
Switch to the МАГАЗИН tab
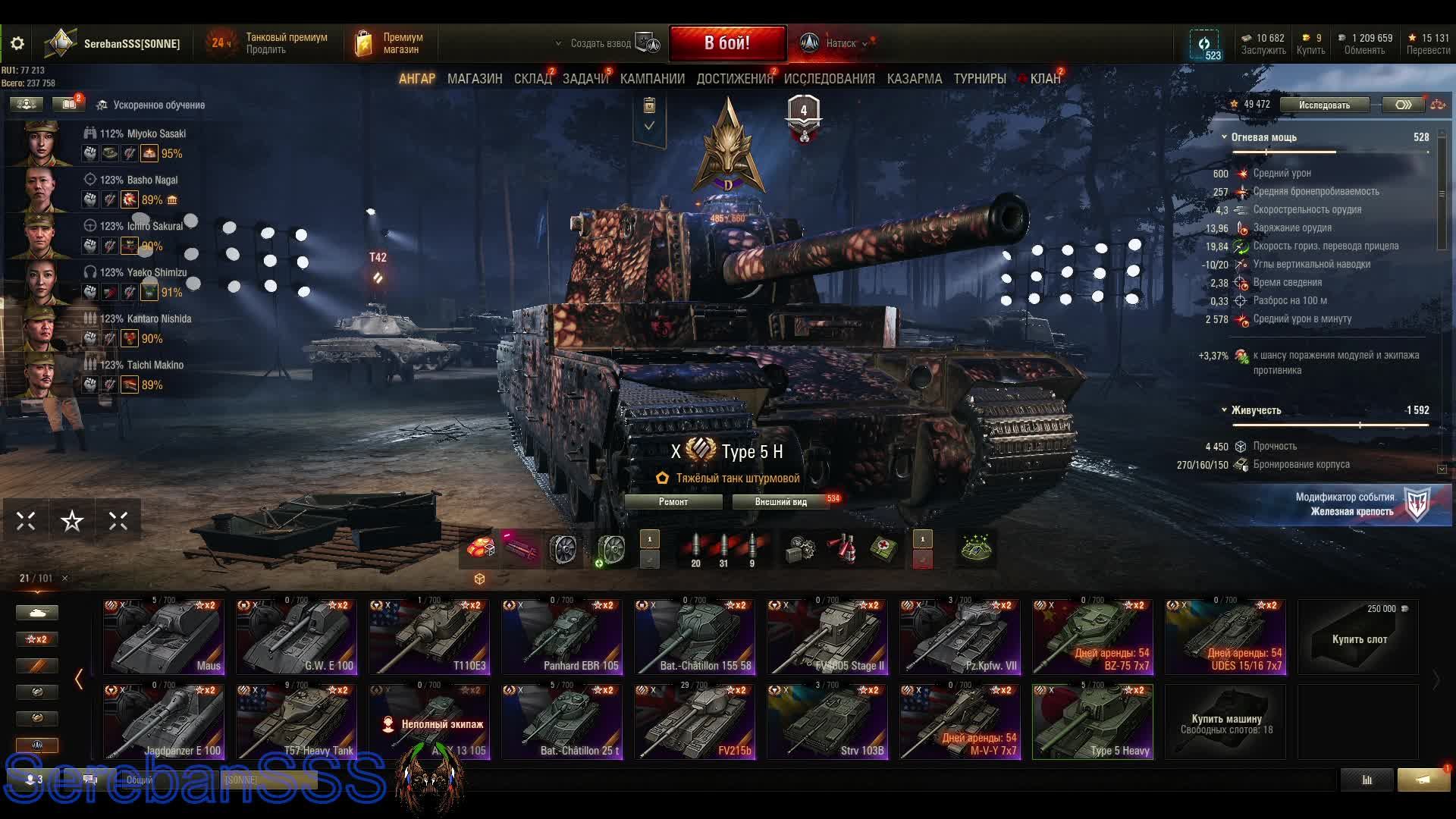coord(475,79)
